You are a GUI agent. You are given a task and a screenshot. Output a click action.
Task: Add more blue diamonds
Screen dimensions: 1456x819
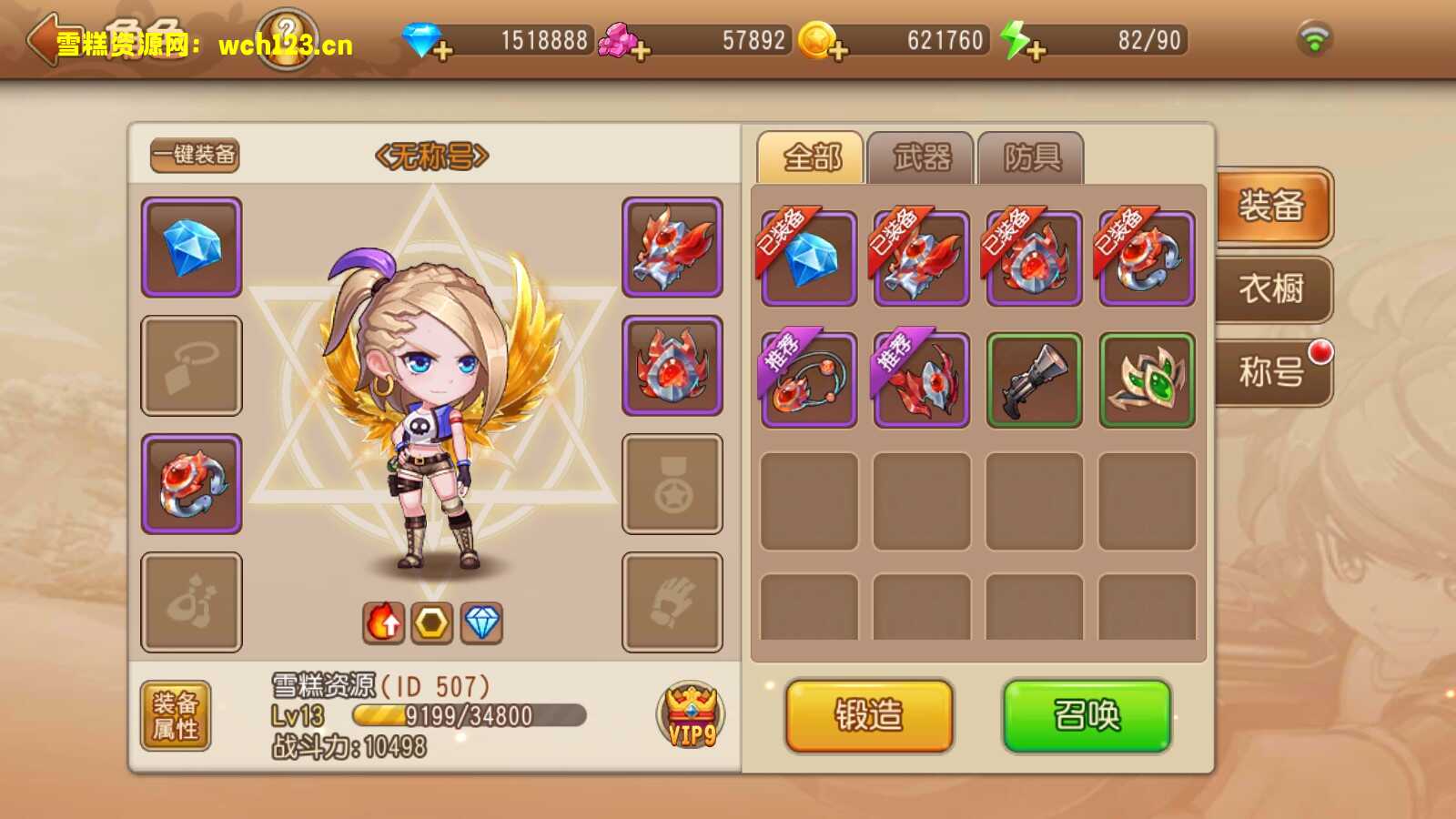443,49
